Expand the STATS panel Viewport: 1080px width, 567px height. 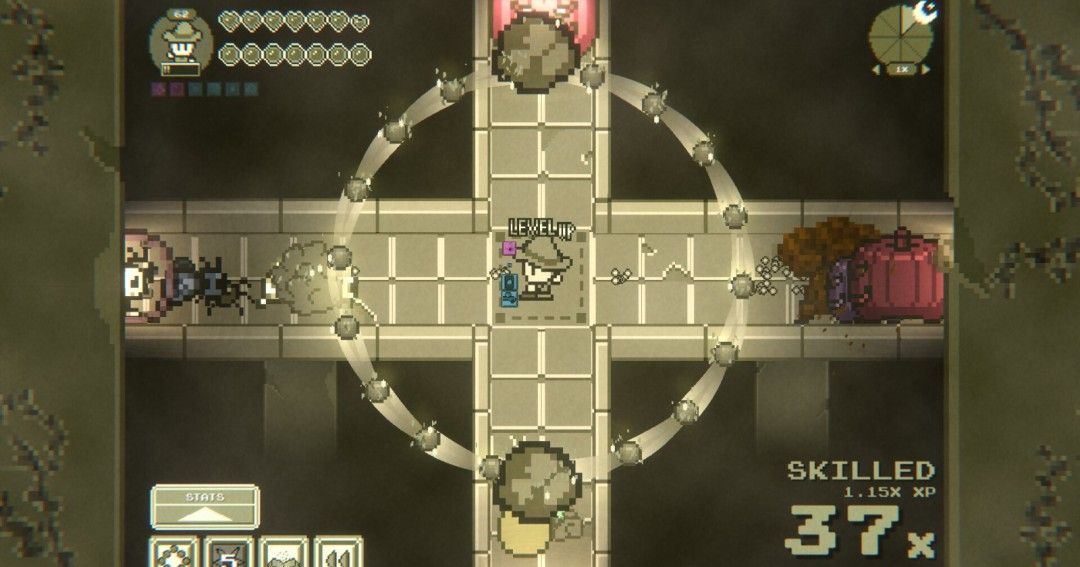(205, 507)
